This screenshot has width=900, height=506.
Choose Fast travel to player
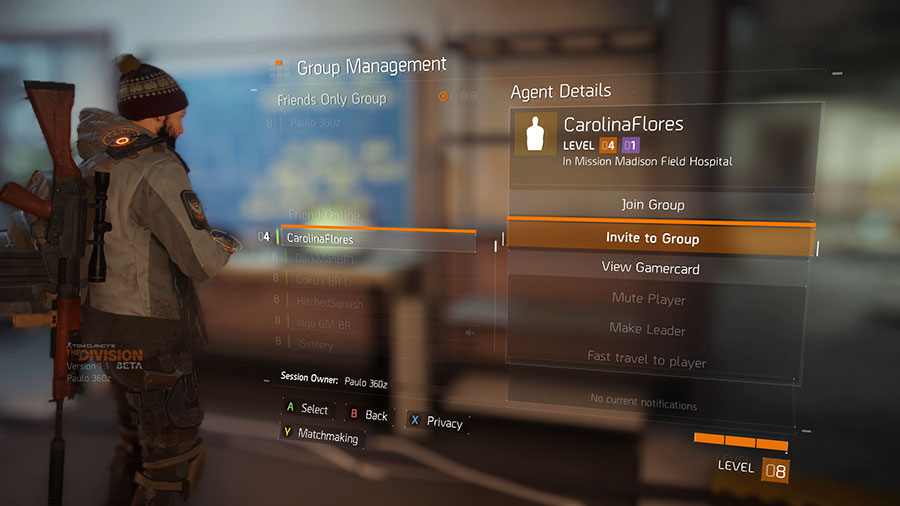click(646, 361)
